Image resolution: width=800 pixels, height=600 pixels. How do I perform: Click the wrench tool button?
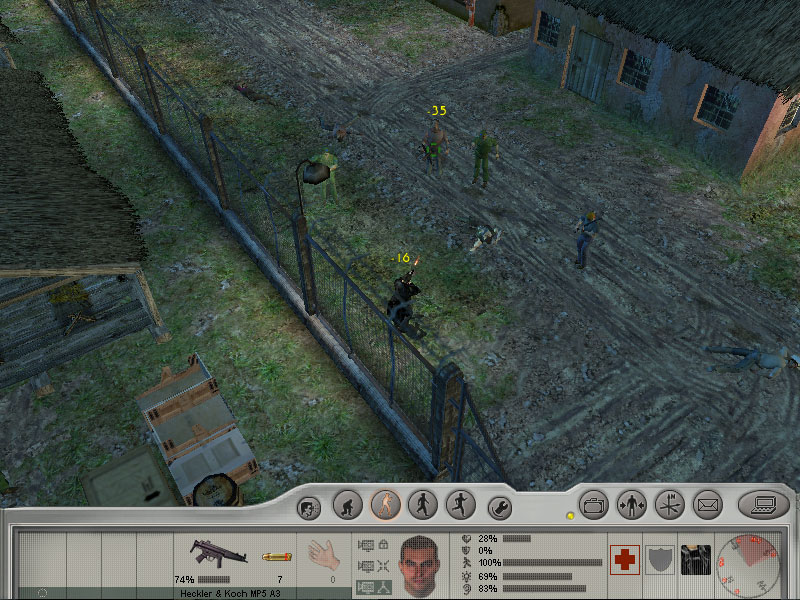coord(499,507)
